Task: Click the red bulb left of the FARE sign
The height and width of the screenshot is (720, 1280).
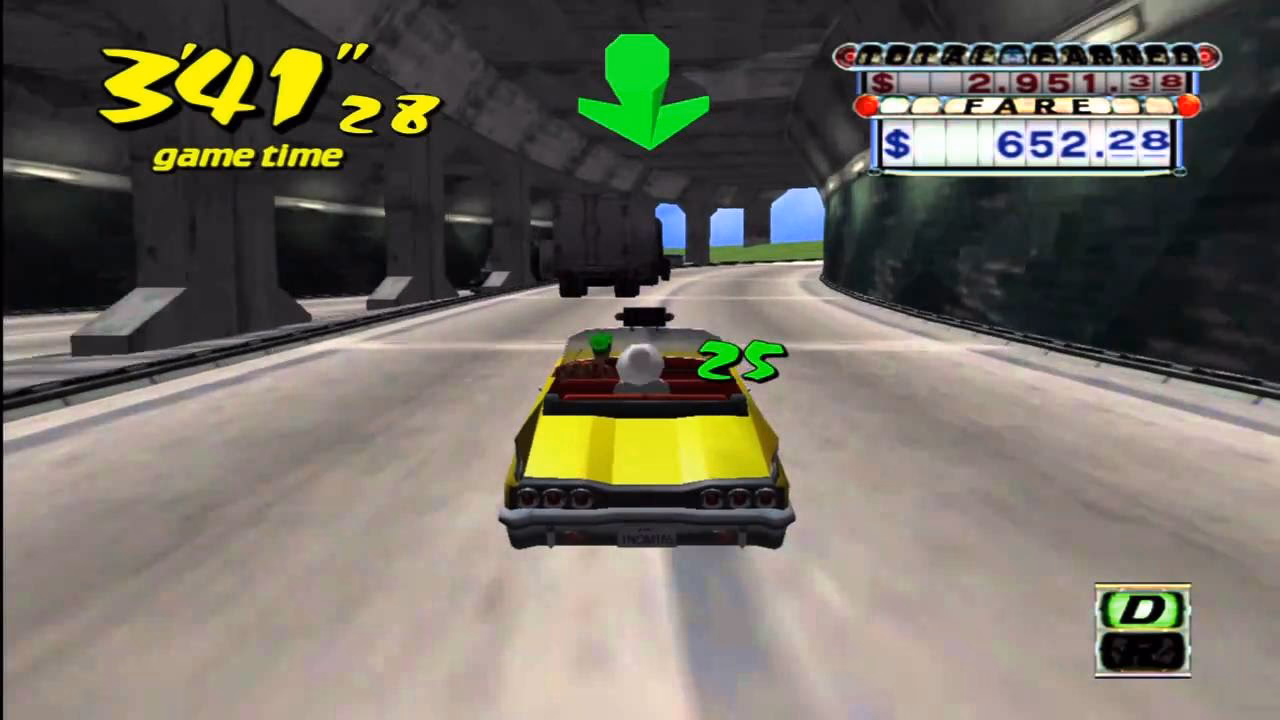Action: (867, 103)
